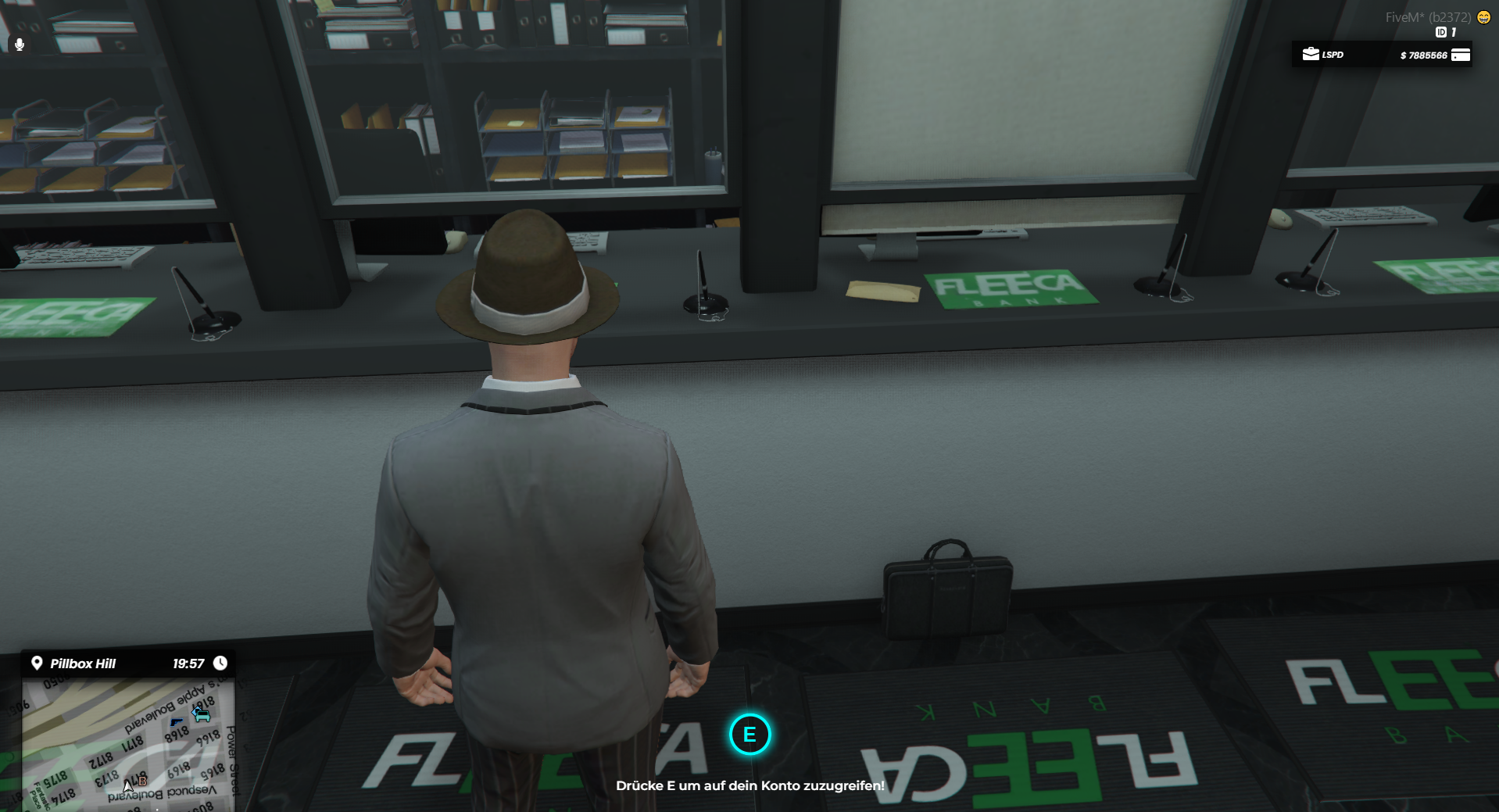The image size is (1499, 812).
Task: Select the bank card money icon
Action: (1460, 55)
